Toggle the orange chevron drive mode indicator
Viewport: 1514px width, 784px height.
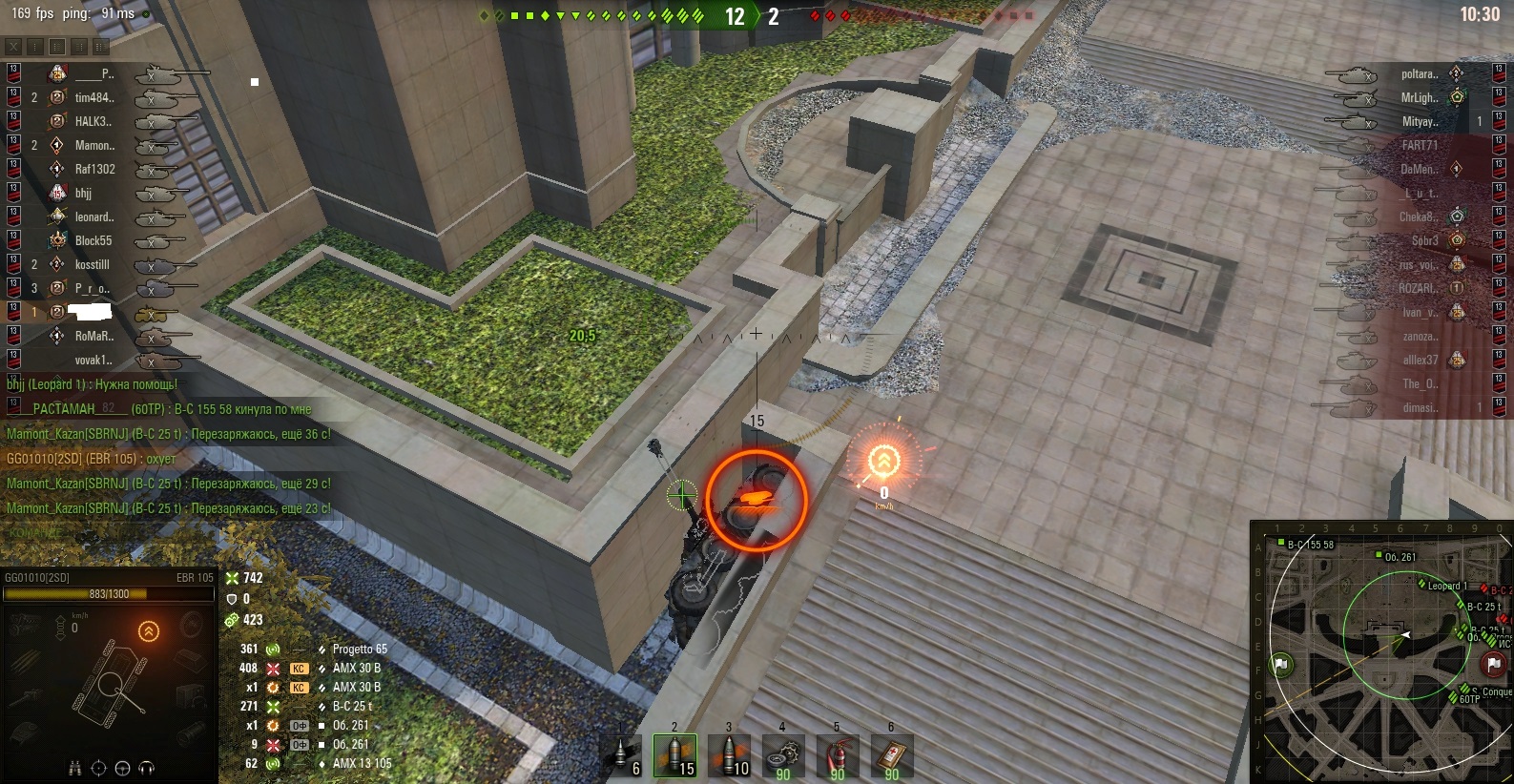coord(148,631)
